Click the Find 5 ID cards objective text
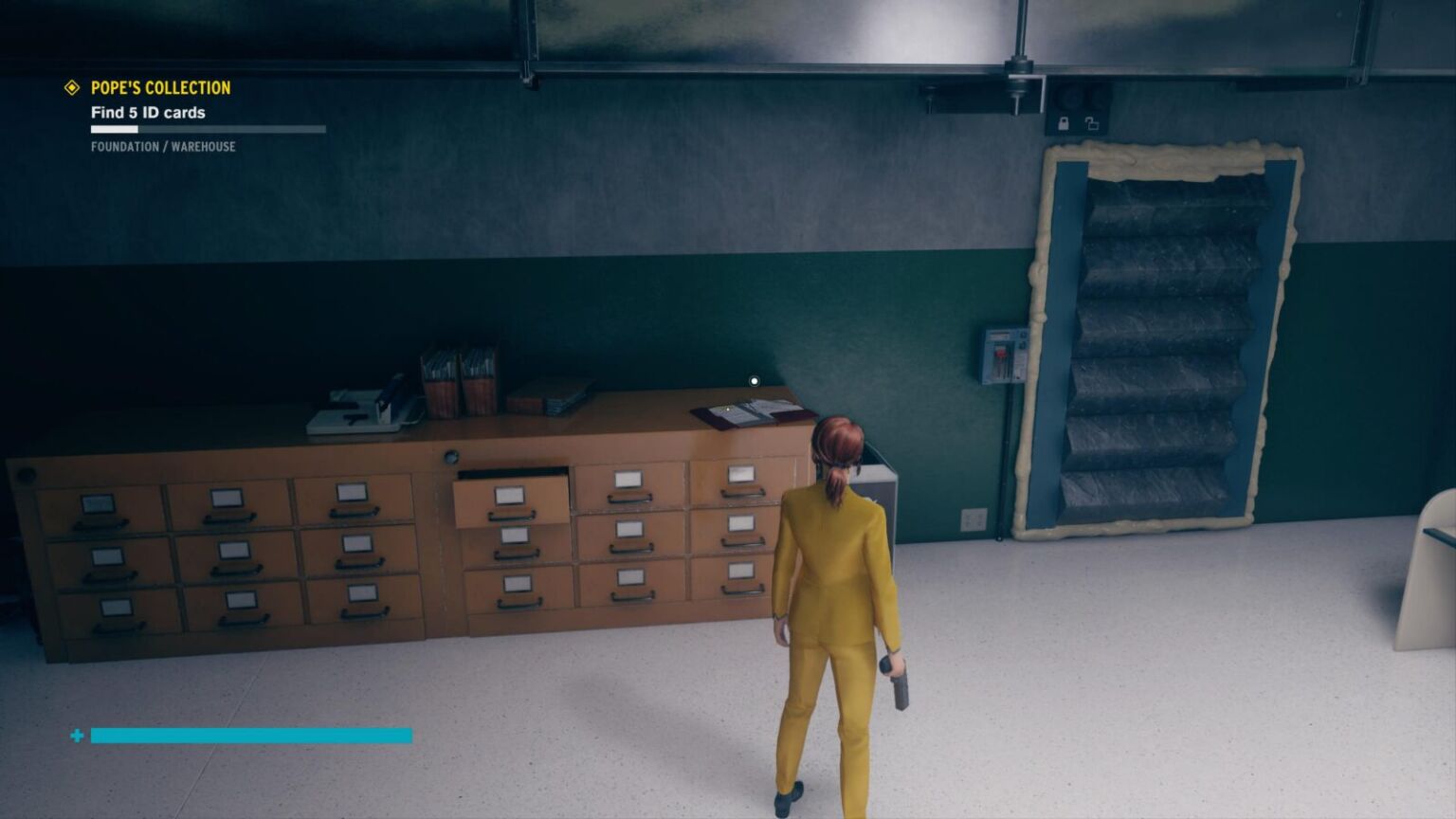Viewport: 1456px width, 819px height. coord(148,112)
